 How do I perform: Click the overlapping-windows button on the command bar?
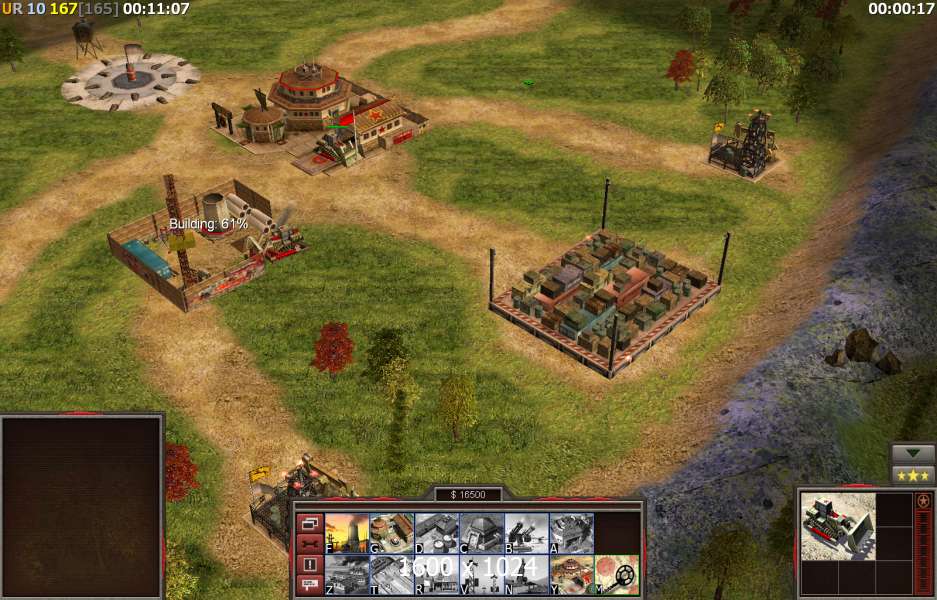point(309,523)
